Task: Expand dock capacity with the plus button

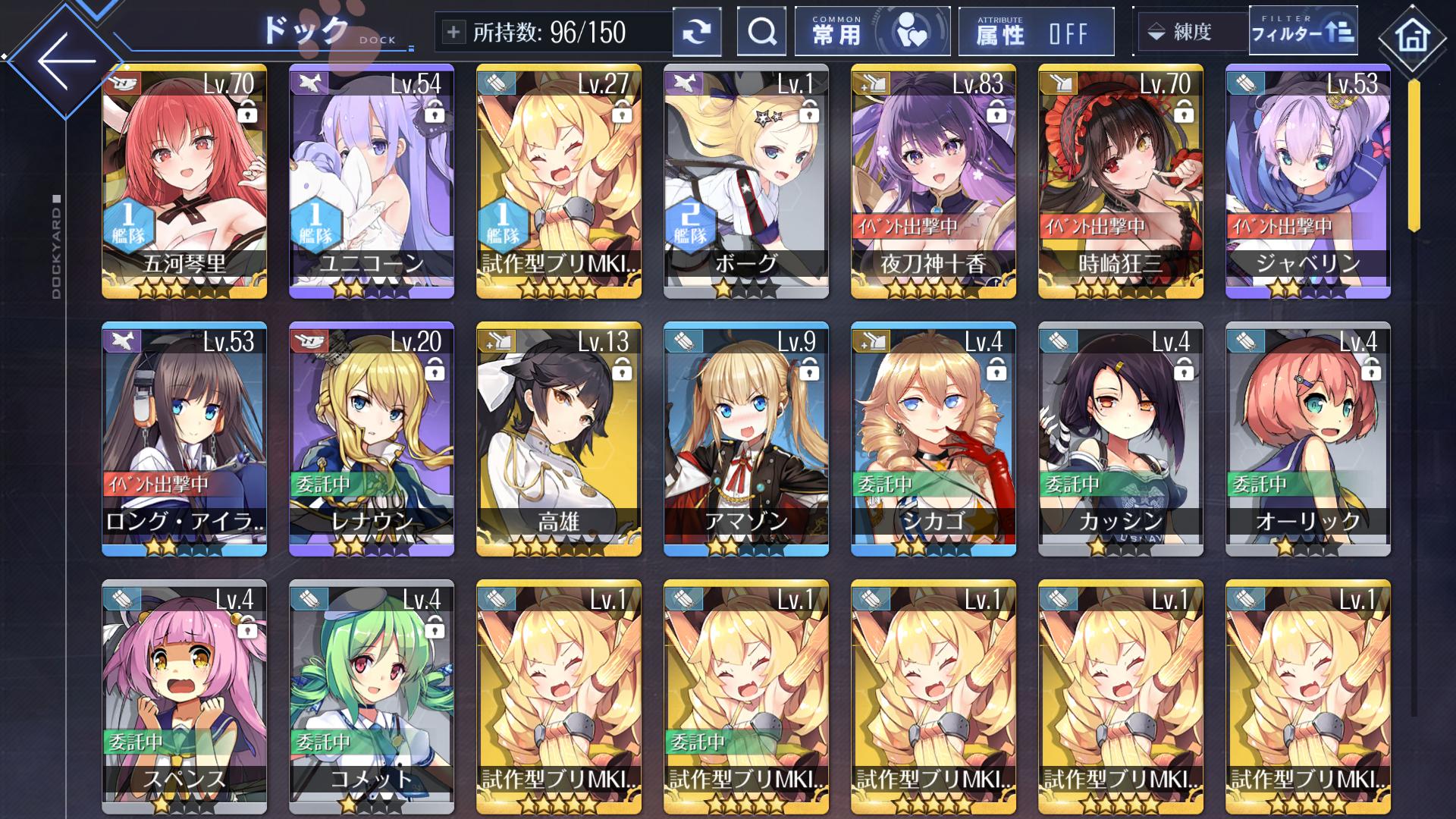Action: (453, 32)
